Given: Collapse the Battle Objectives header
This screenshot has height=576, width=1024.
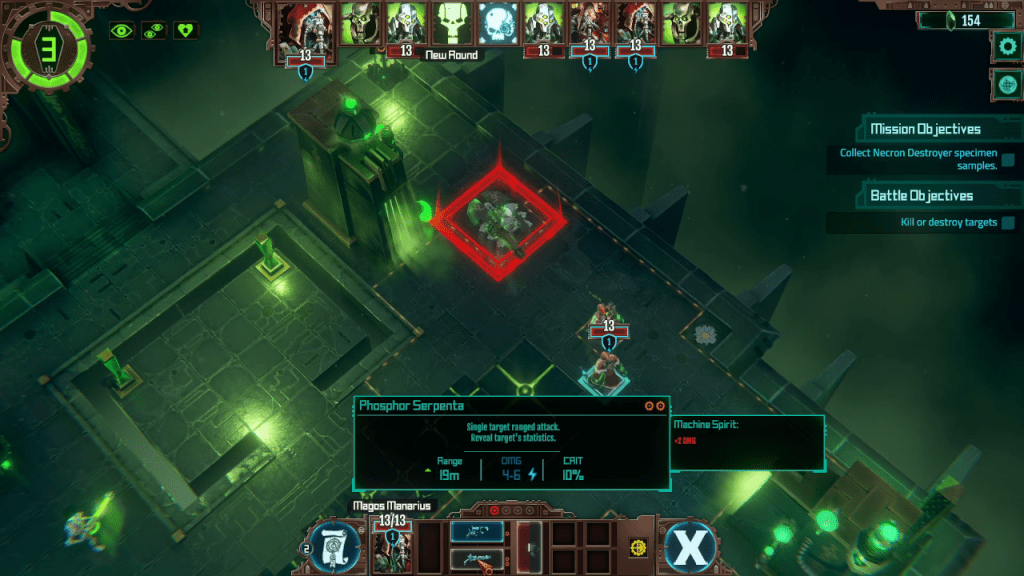Looking at the screenshot, I should tap(920, 196).
